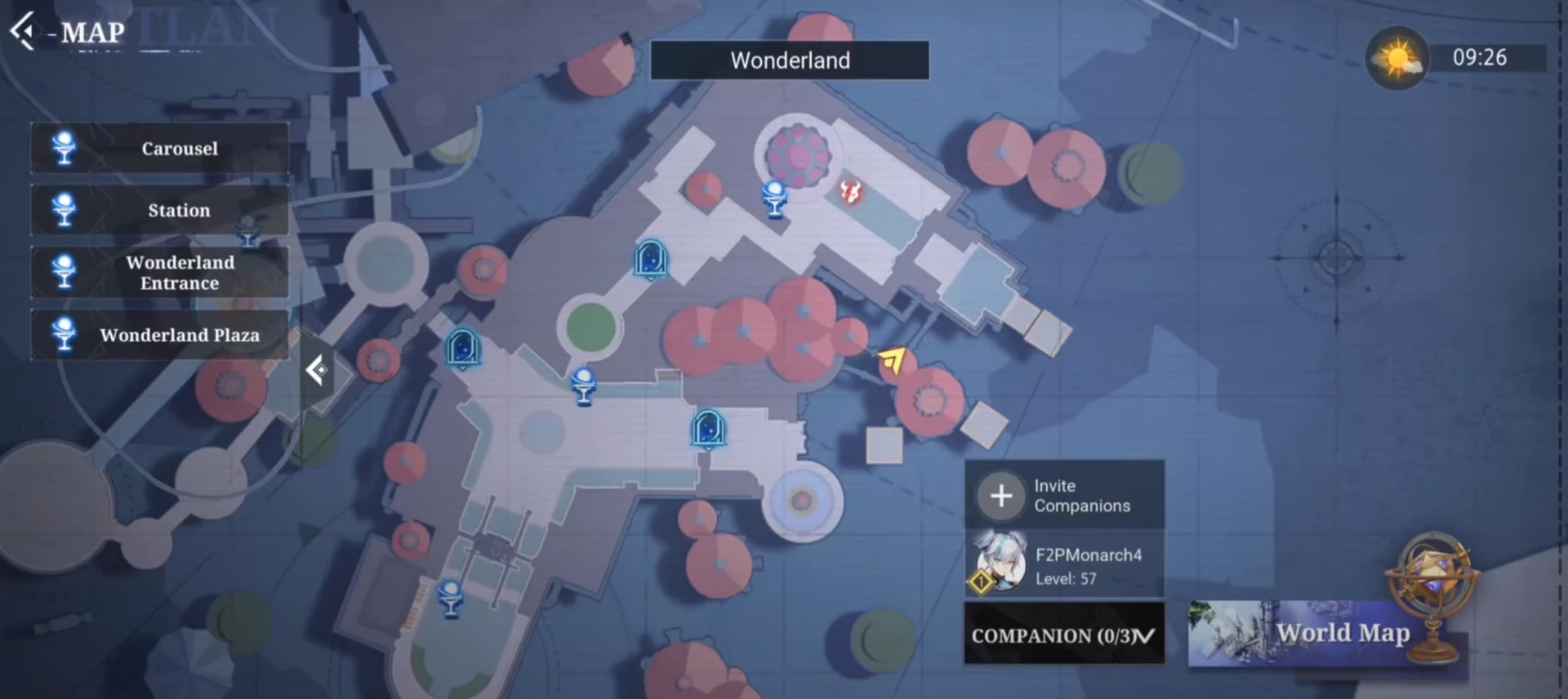Select the Carousel teleport entry

click(x=160, y=149)
